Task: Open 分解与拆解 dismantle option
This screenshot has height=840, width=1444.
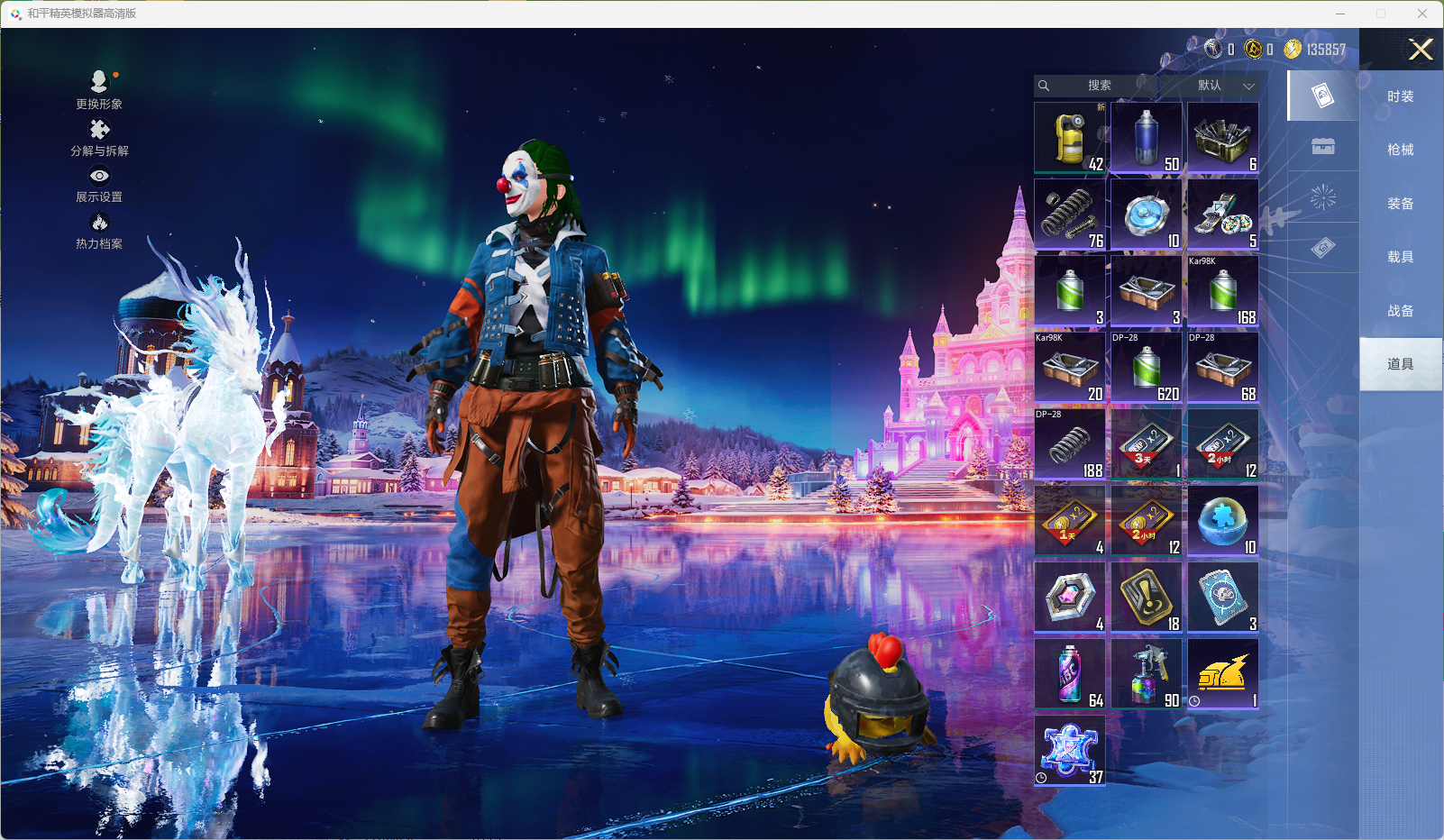Action: (99, 137)
